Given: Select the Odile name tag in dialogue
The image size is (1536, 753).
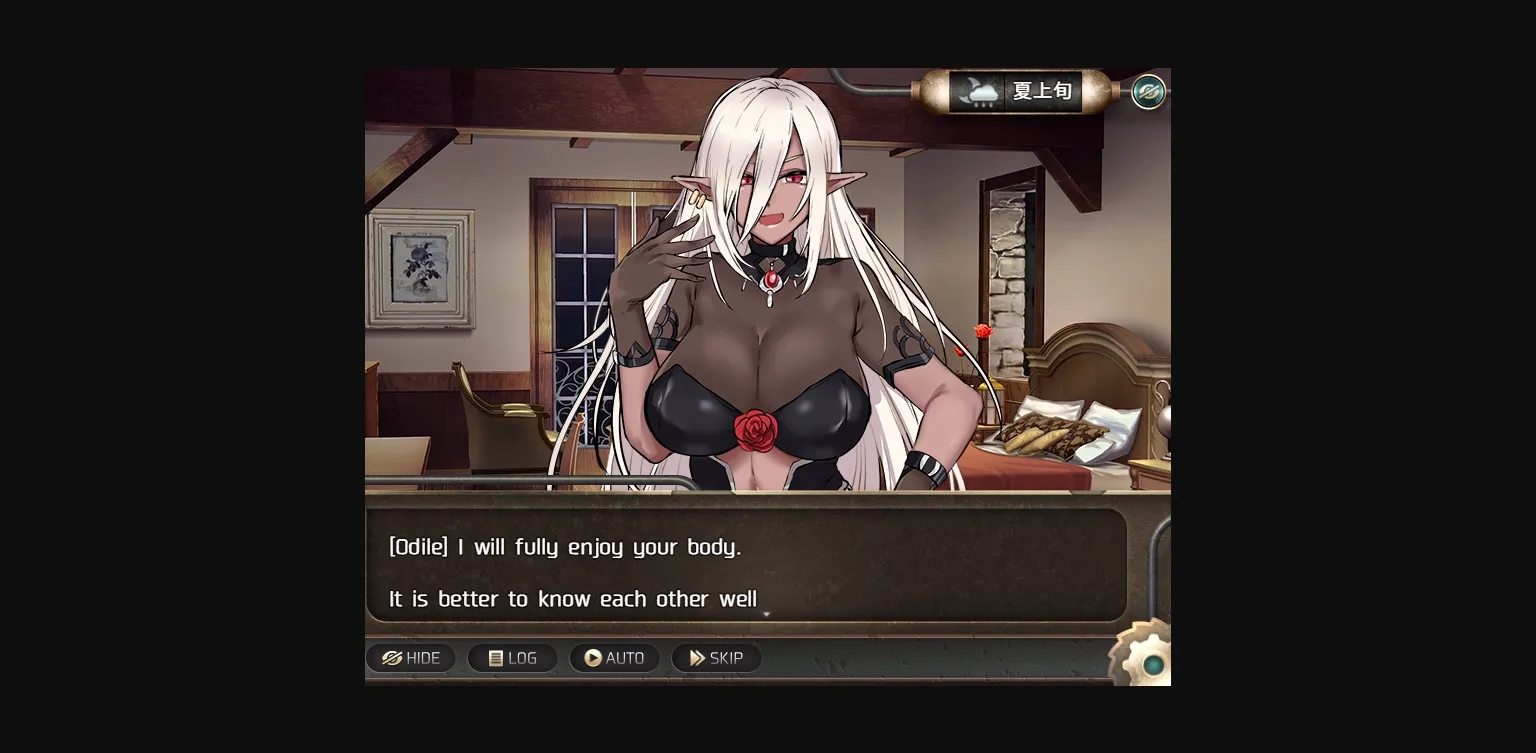Looking at the screenshot, I should pos(420,547).
